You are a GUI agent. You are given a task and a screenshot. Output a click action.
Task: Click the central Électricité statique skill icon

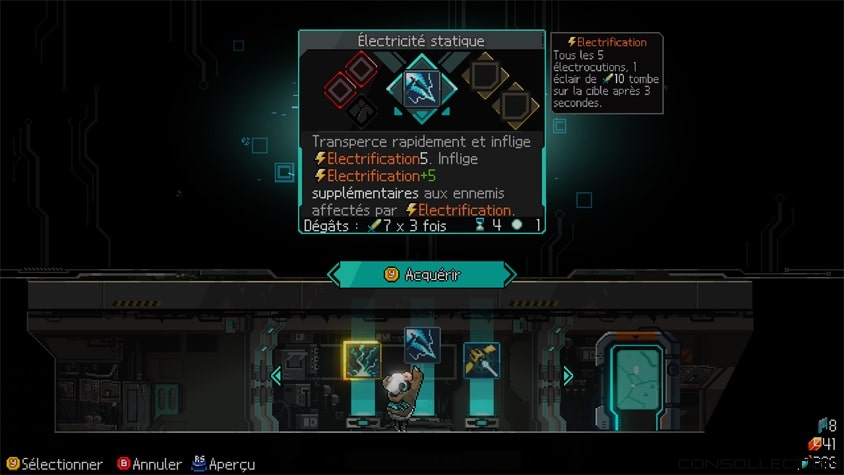click(x=421, y=88)
